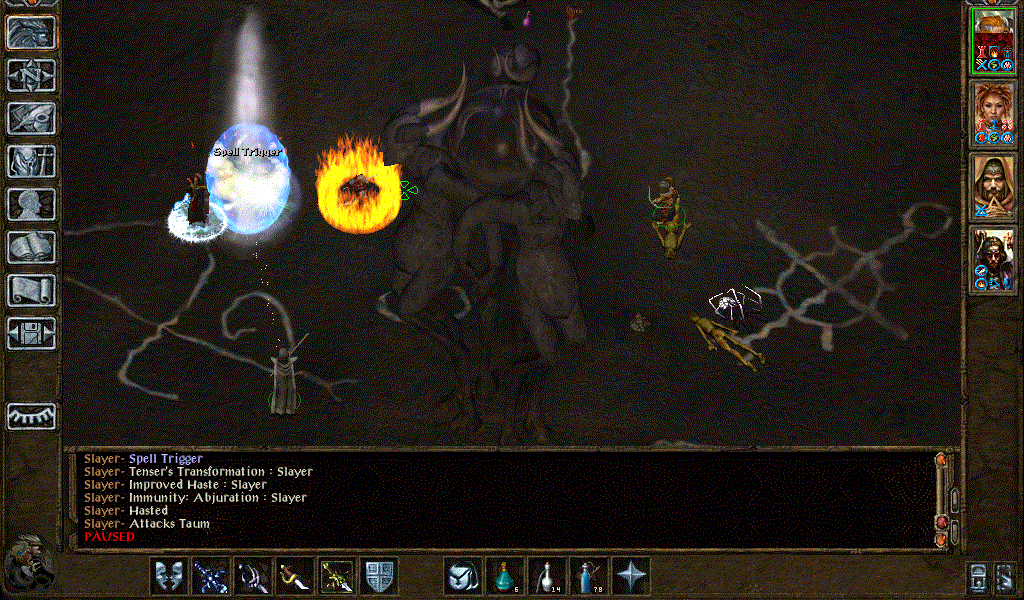Toggle the shield guard button
This screenshot has height=600, width=1024.
[379, 576]
